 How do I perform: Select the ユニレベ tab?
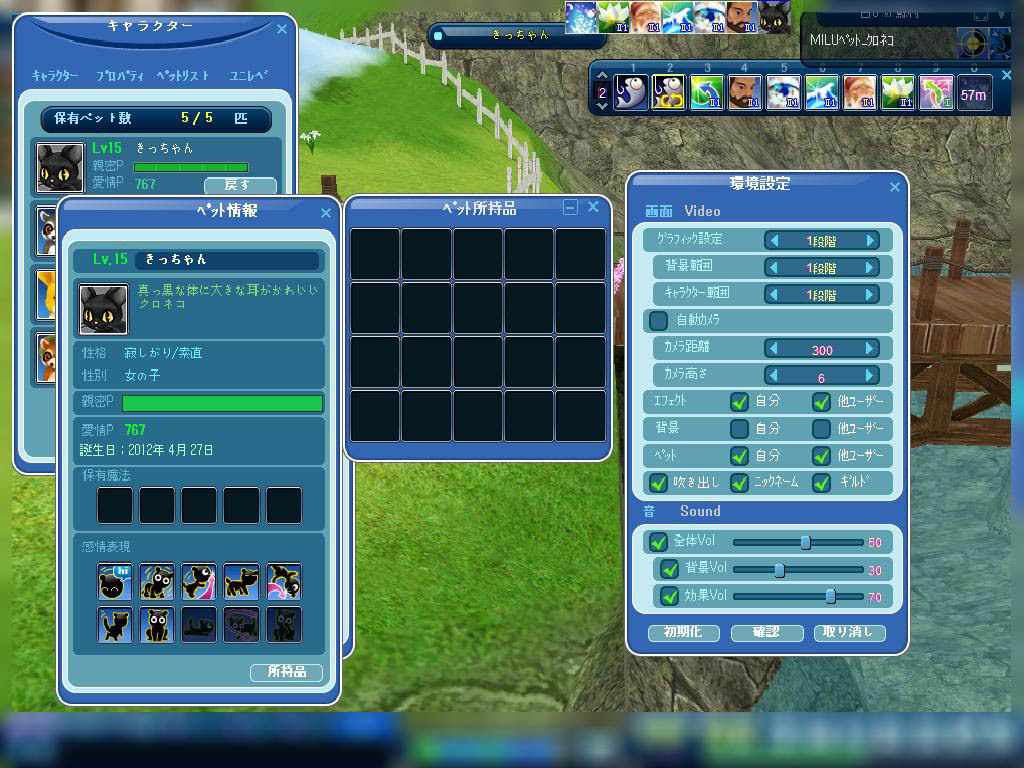coord(248,76)
